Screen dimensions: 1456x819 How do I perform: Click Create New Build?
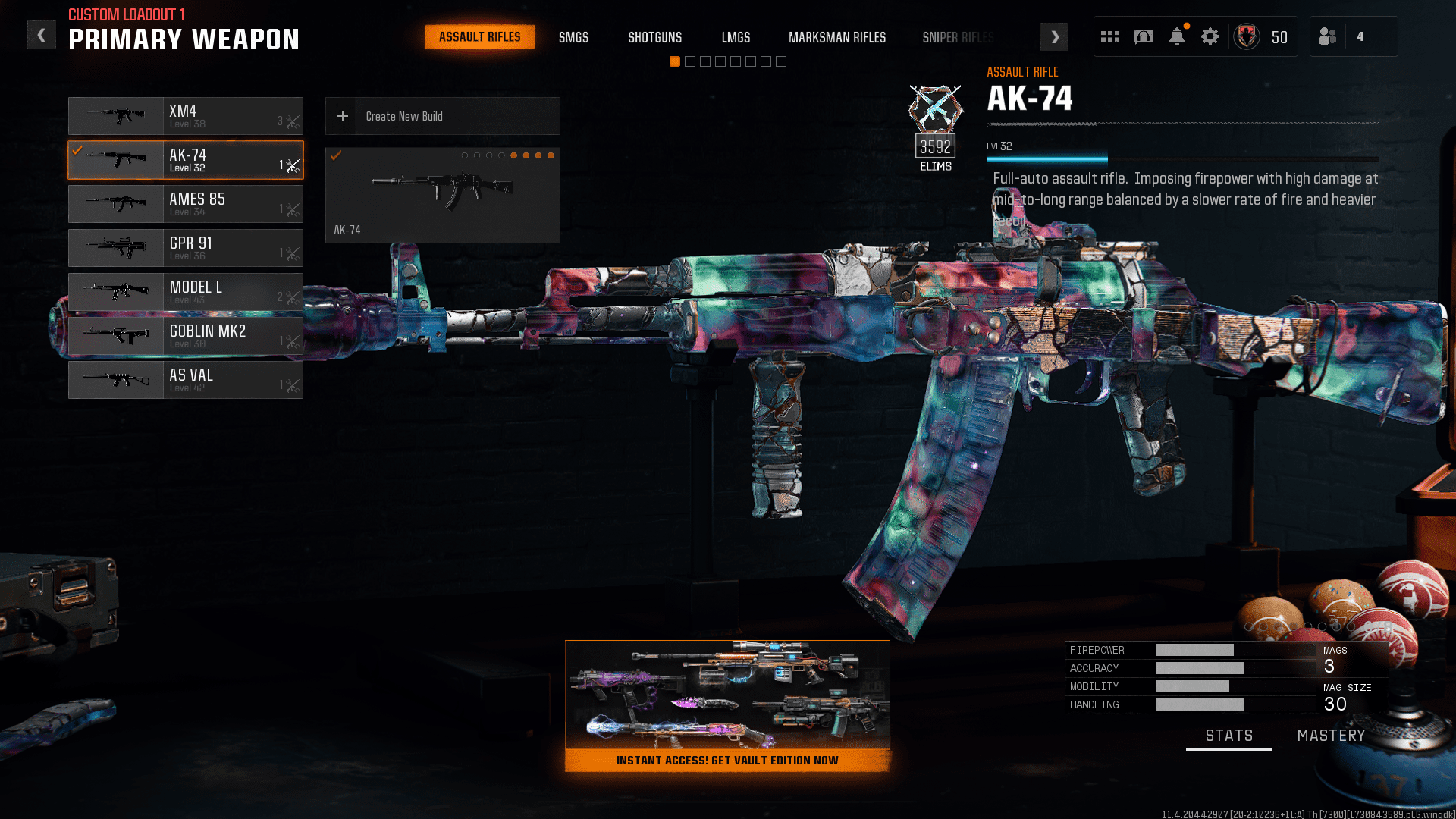(x=405, y=115)
